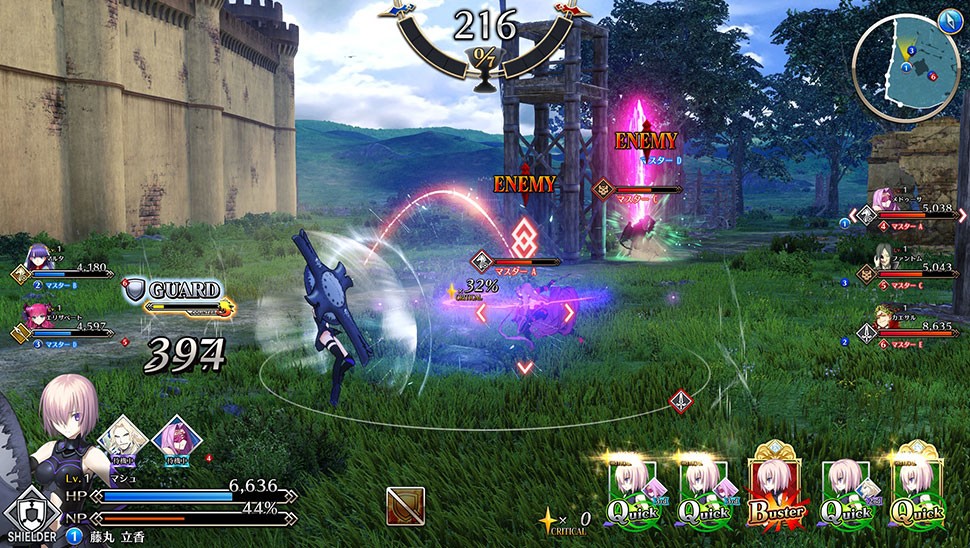Select the Buster command card

(x=777, y=492)
